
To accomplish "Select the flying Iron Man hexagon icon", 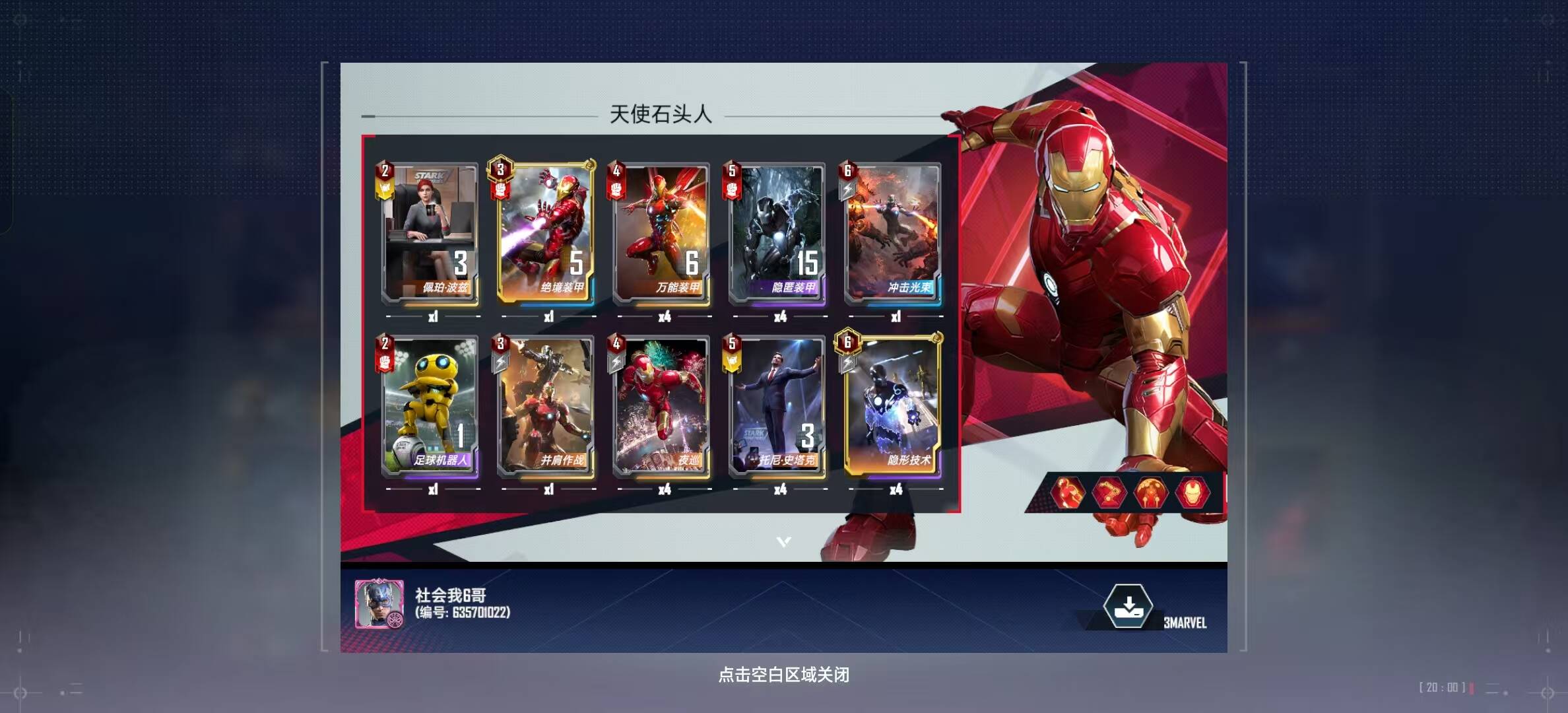I will tap(1068, 492).
